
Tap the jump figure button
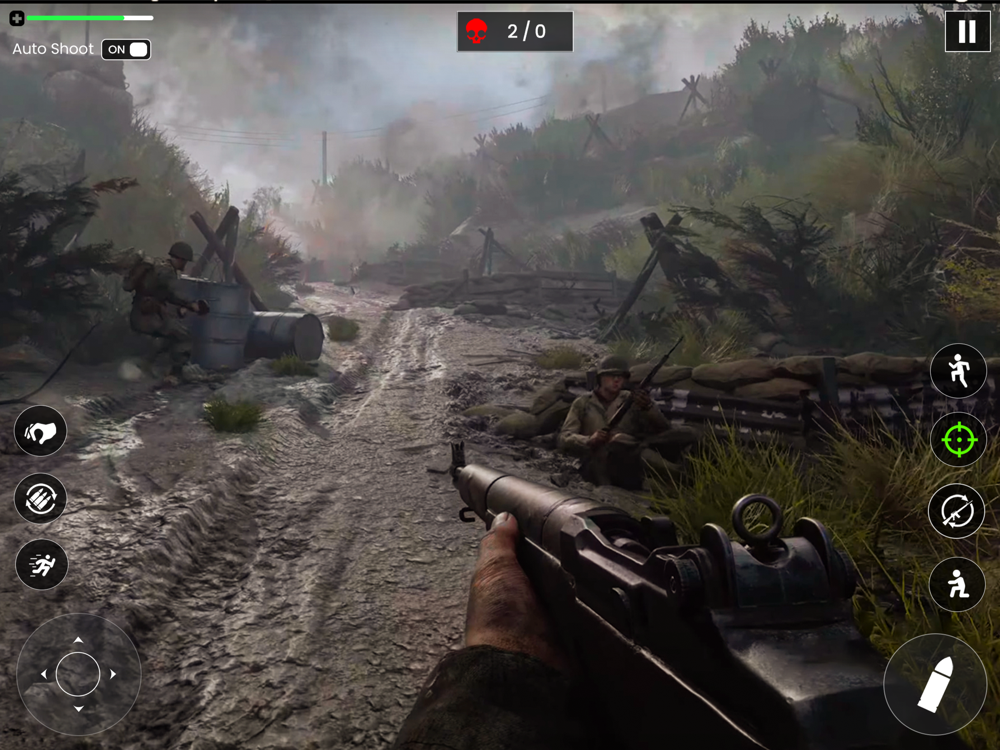click(x=958, y=372)
